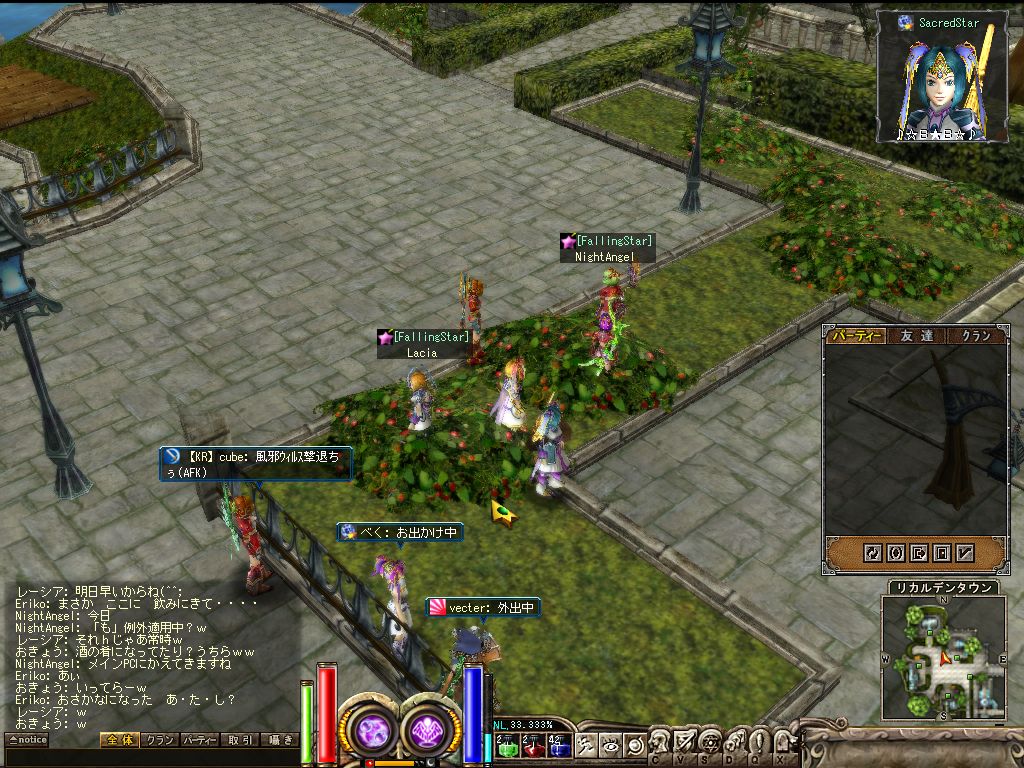The image size is (1024, 768).
Task: Select the クラン chat channel
Action: 158,740
